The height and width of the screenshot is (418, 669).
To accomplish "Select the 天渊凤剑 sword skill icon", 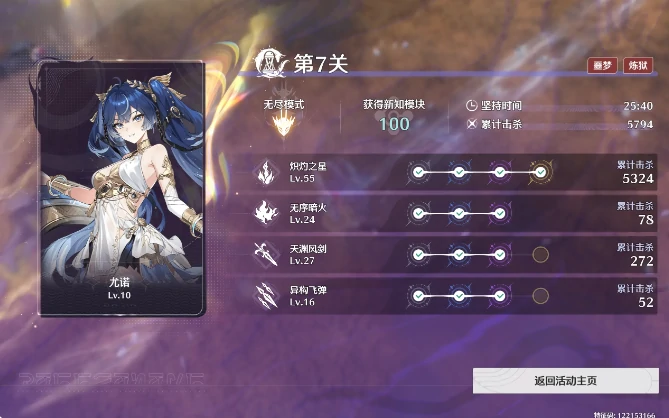I will [268, 254].
